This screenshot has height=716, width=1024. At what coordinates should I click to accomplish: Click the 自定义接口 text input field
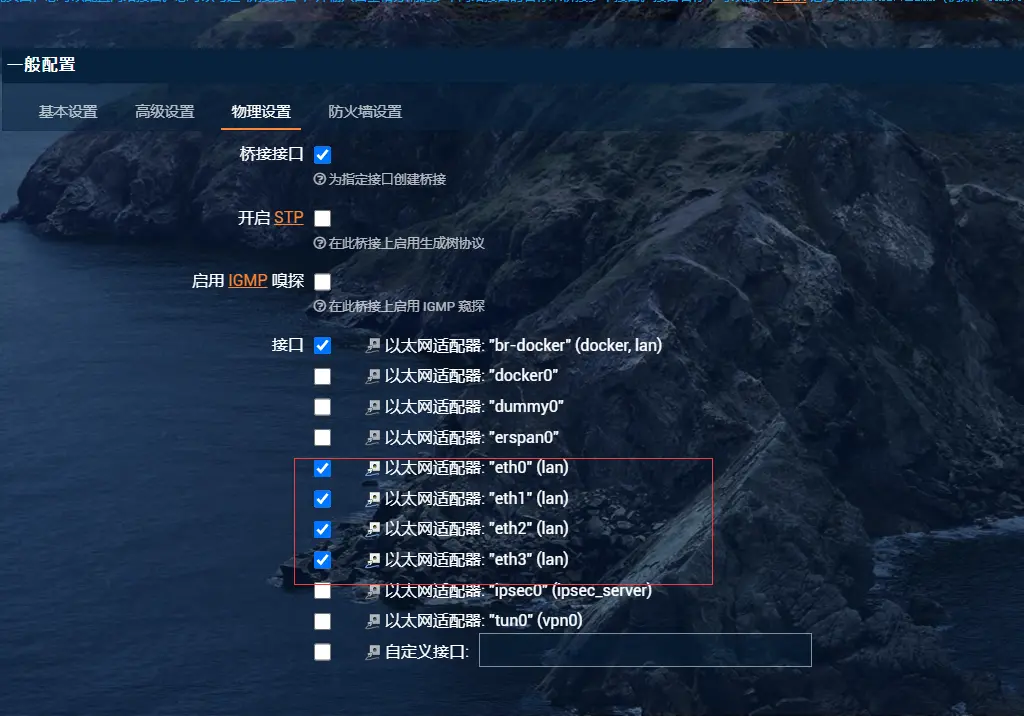pyautogui.click(x=644, y=650)
